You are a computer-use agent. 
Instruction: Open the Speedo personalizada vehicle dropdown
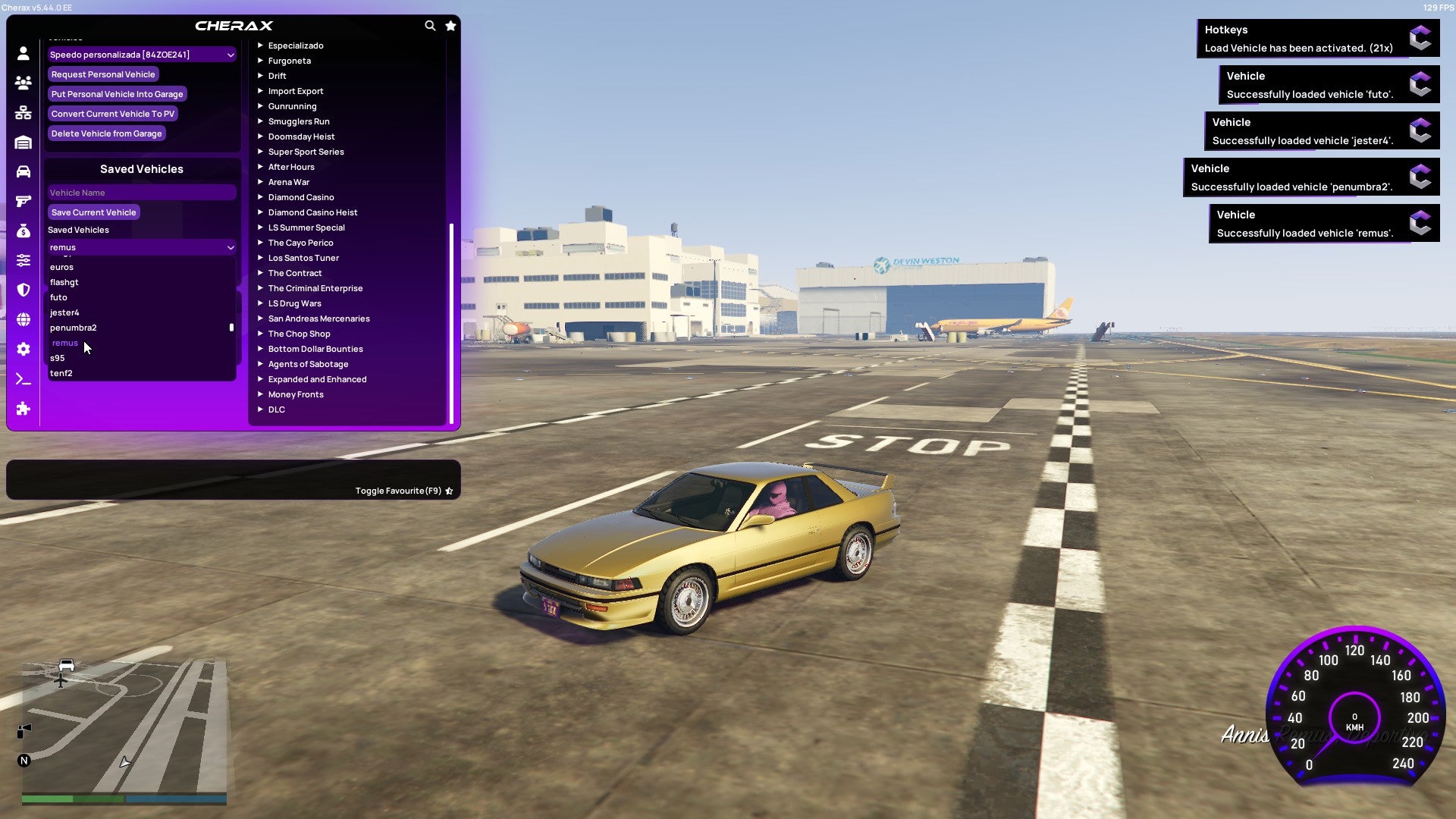[141, 55]
